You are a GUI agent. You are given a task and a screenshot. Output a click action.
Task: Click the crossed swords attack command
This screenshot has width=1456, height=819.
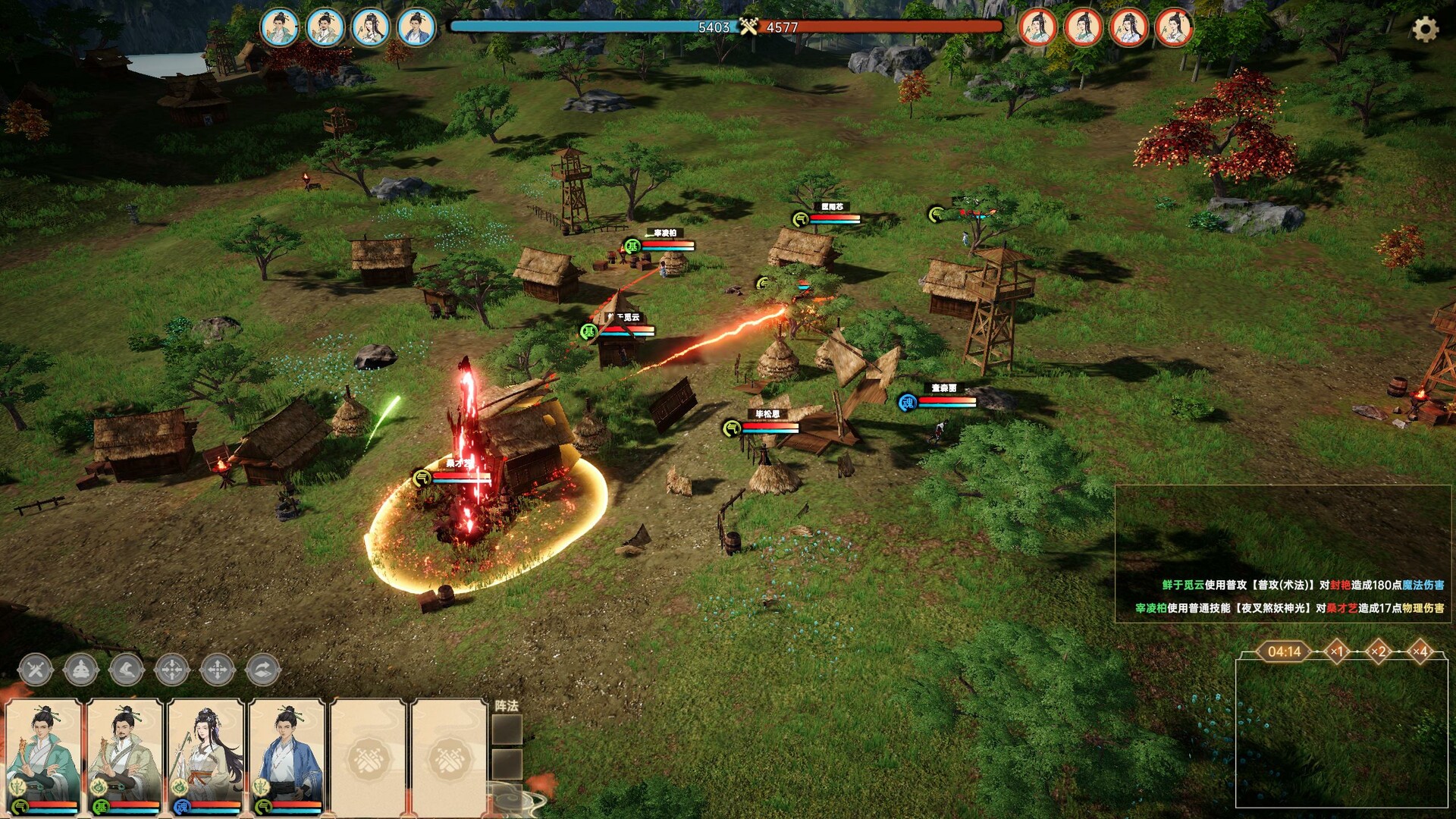(x=36, y=670)
